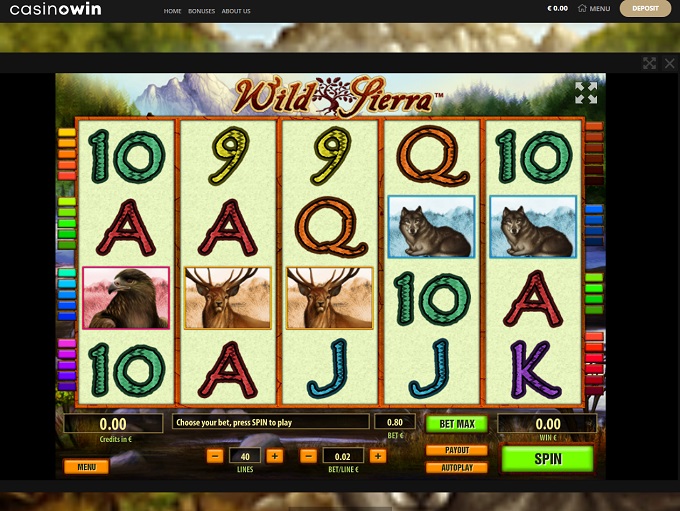Decrease the number of lines
This screenshot has height=511, width=680.
coord(215,456)
